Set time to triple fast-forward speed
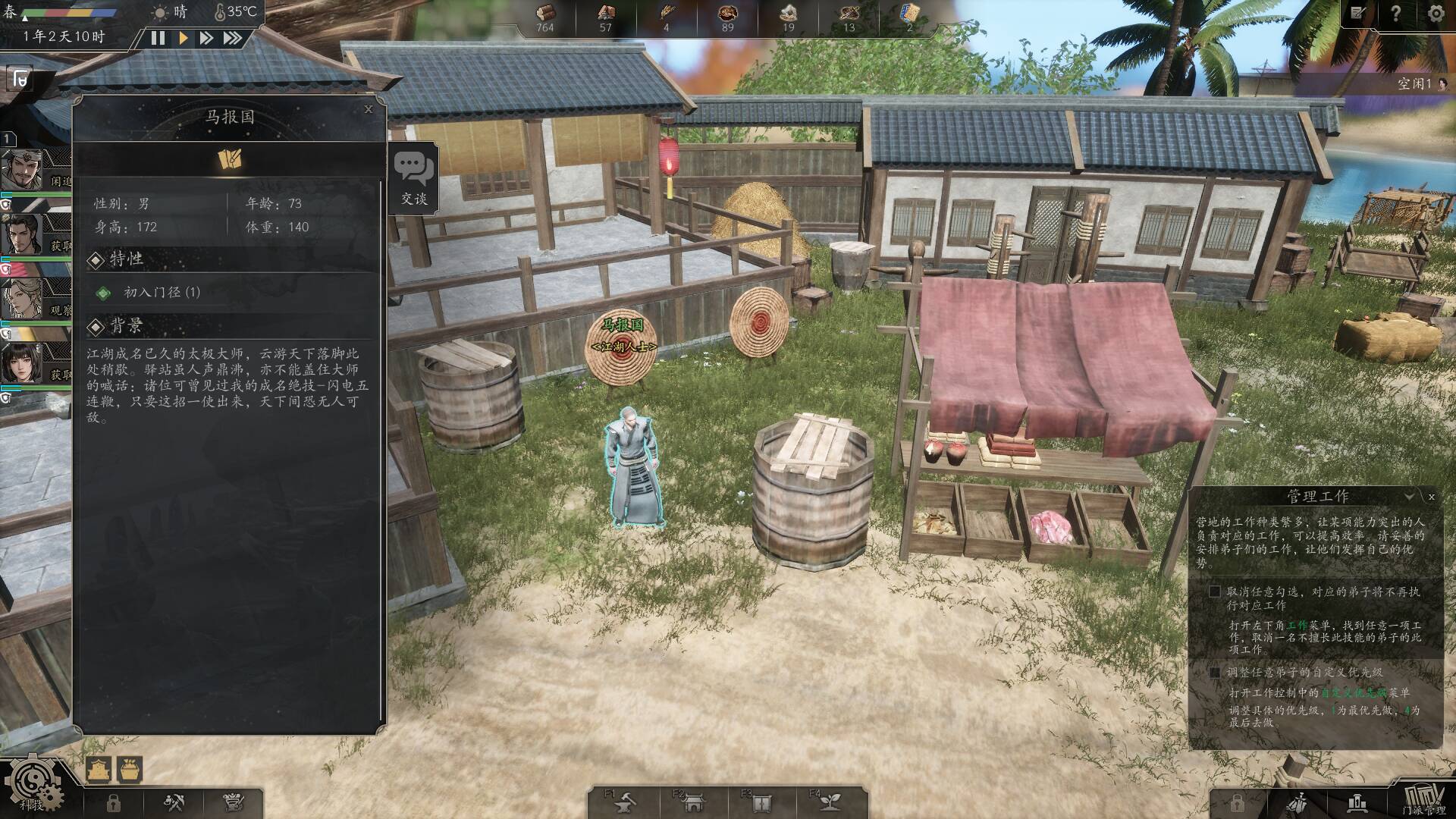 [232, 38]
